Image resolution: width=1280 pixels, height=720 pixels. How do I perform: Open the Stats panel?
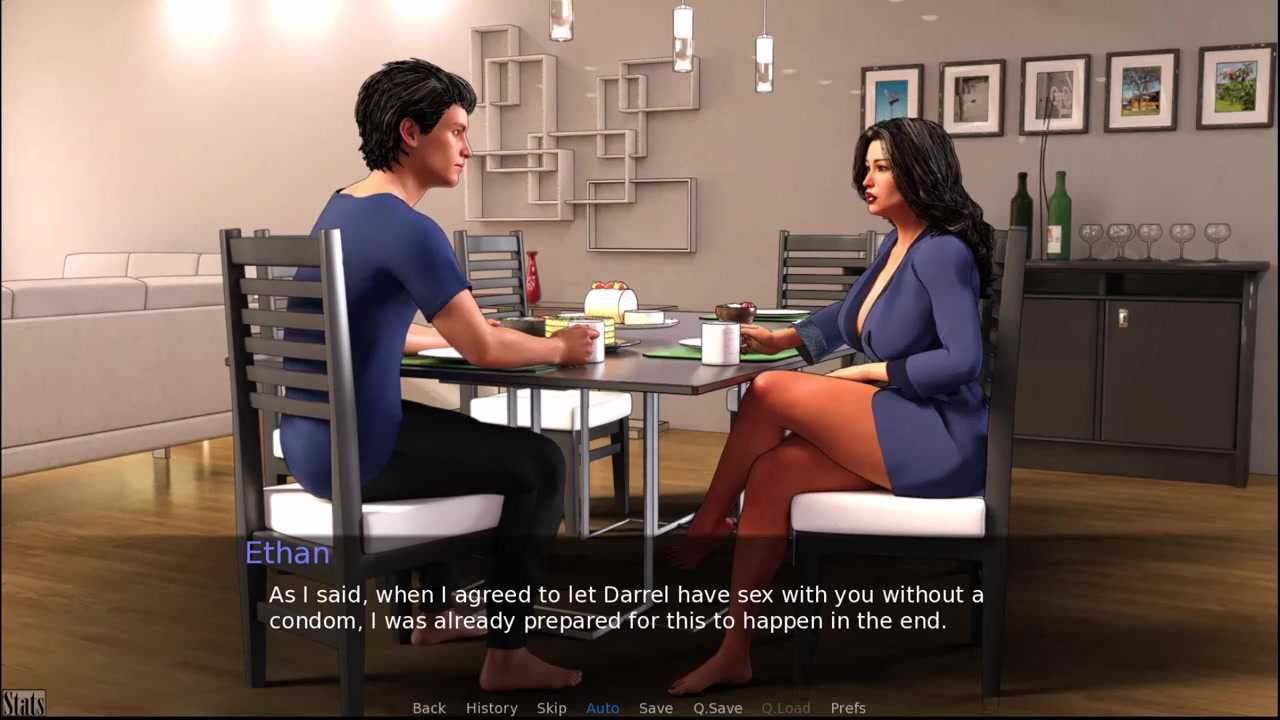point(23,703)
